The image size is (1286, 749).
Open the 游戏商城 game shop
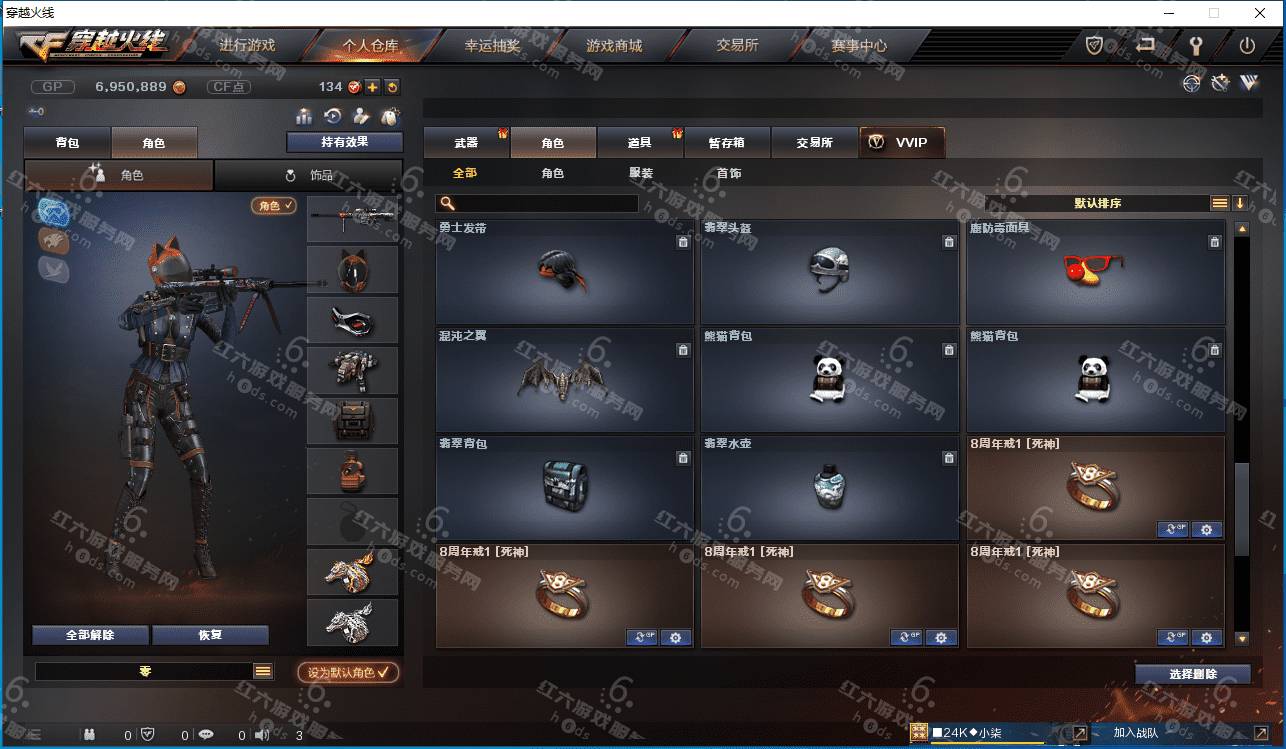(614, 46)
